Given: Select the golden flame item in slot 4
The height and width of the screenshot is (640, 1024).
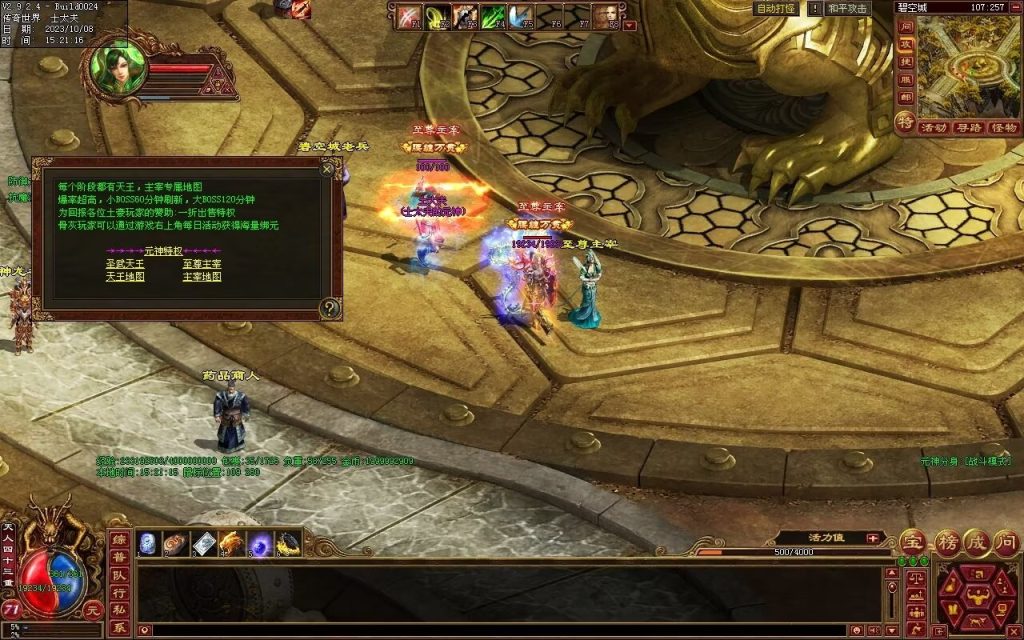Looking at the screenshot, I should 232,544.
